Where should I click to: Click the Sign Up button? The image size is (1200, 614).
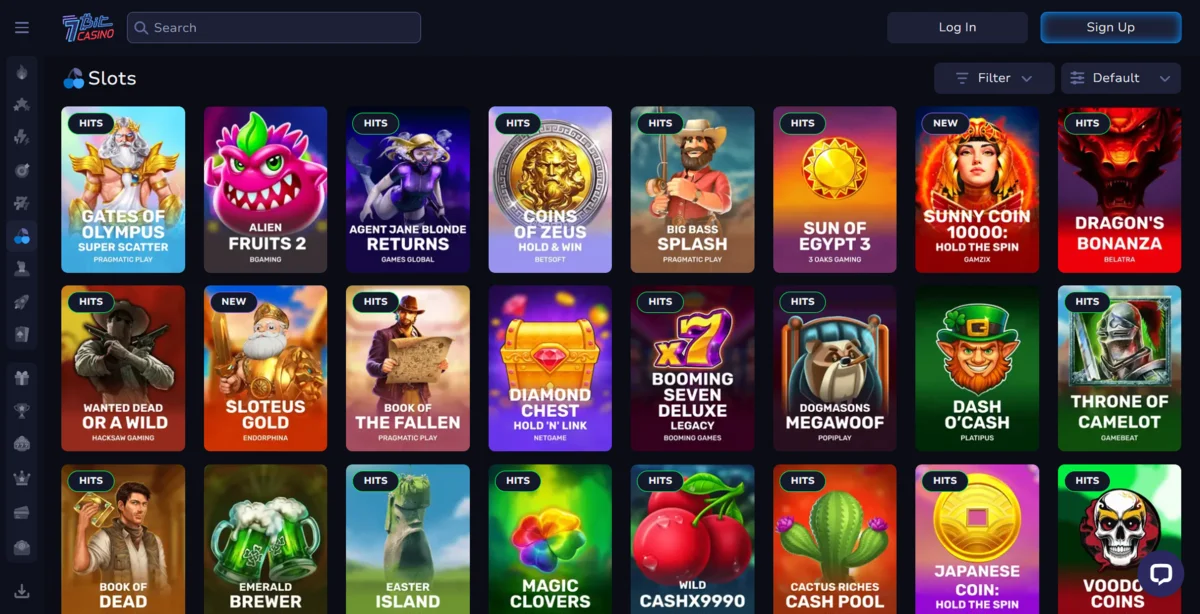1110,27
